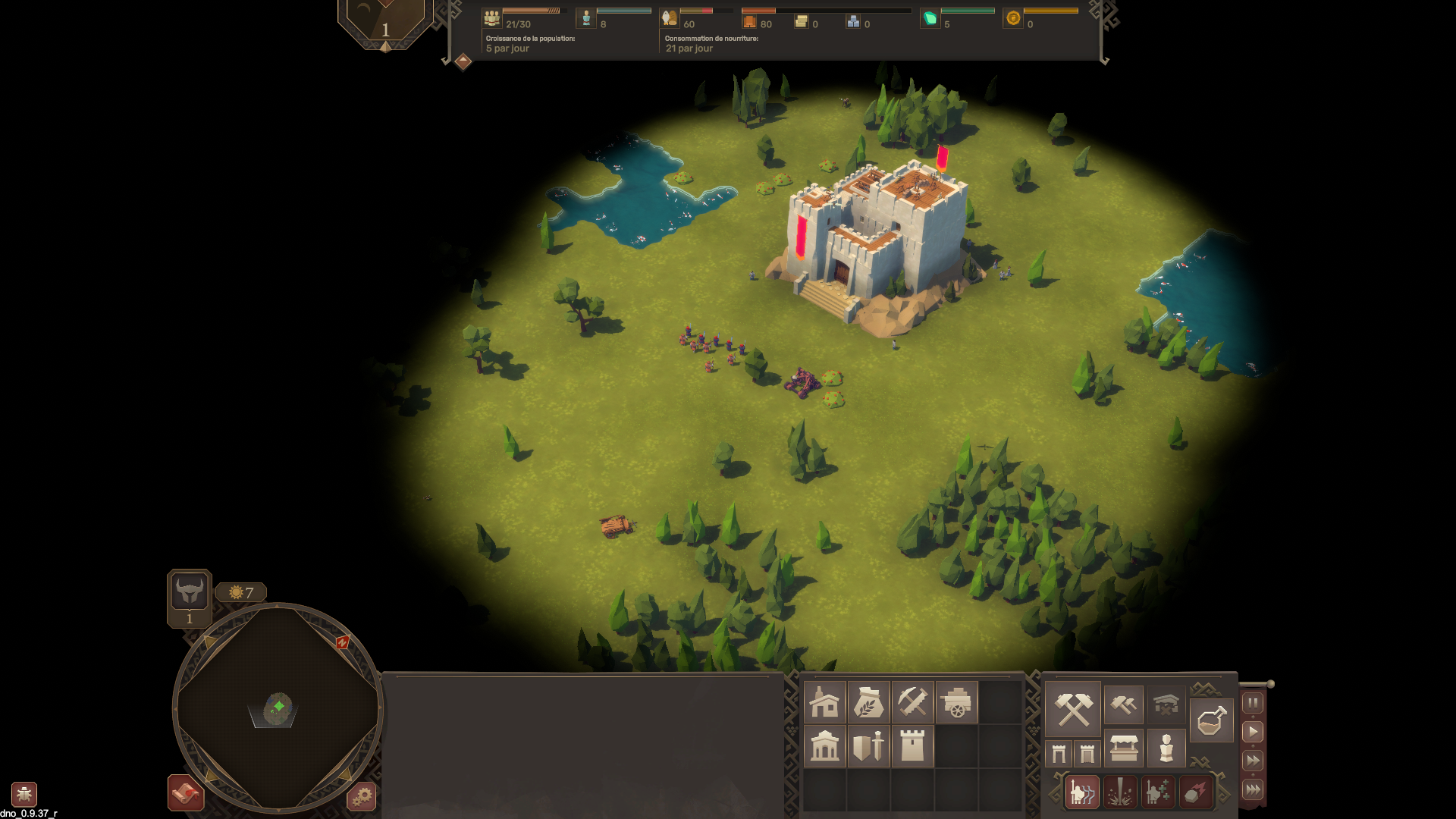
Task: Set game speed to normal play
Action: [1253, 732]
